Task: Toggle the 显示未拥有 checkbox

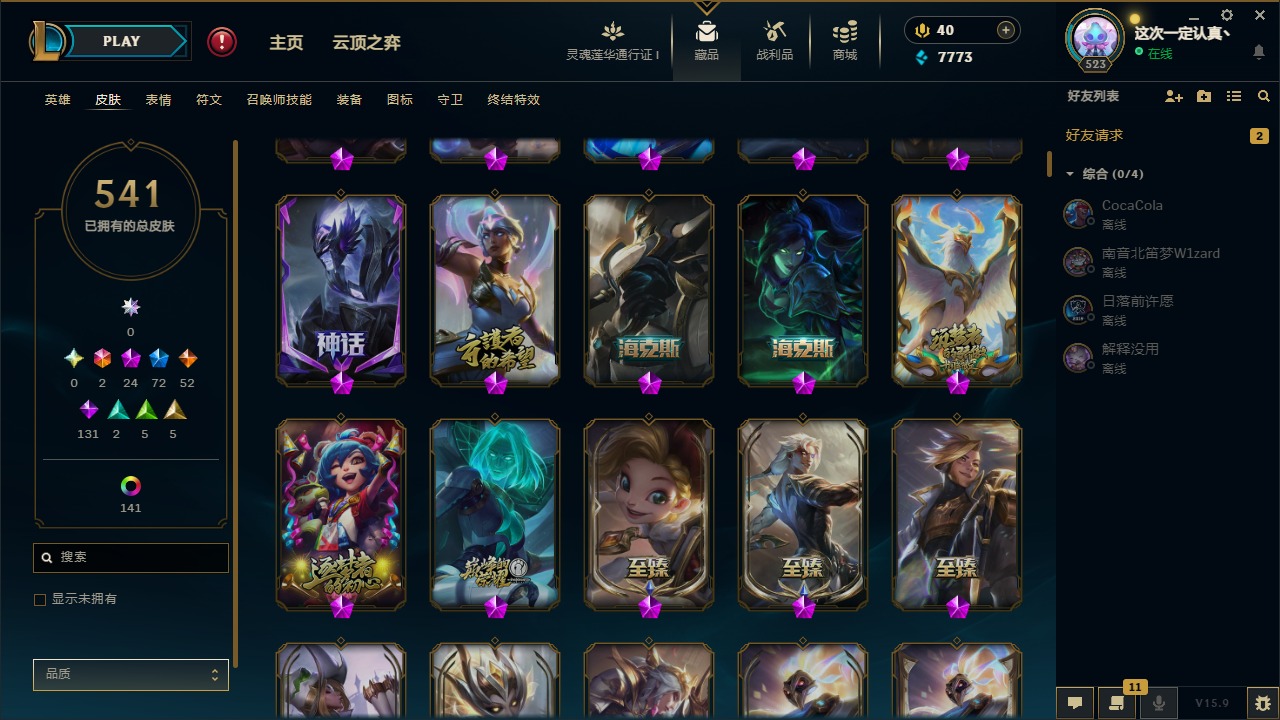Action: [x=41, y=600]
